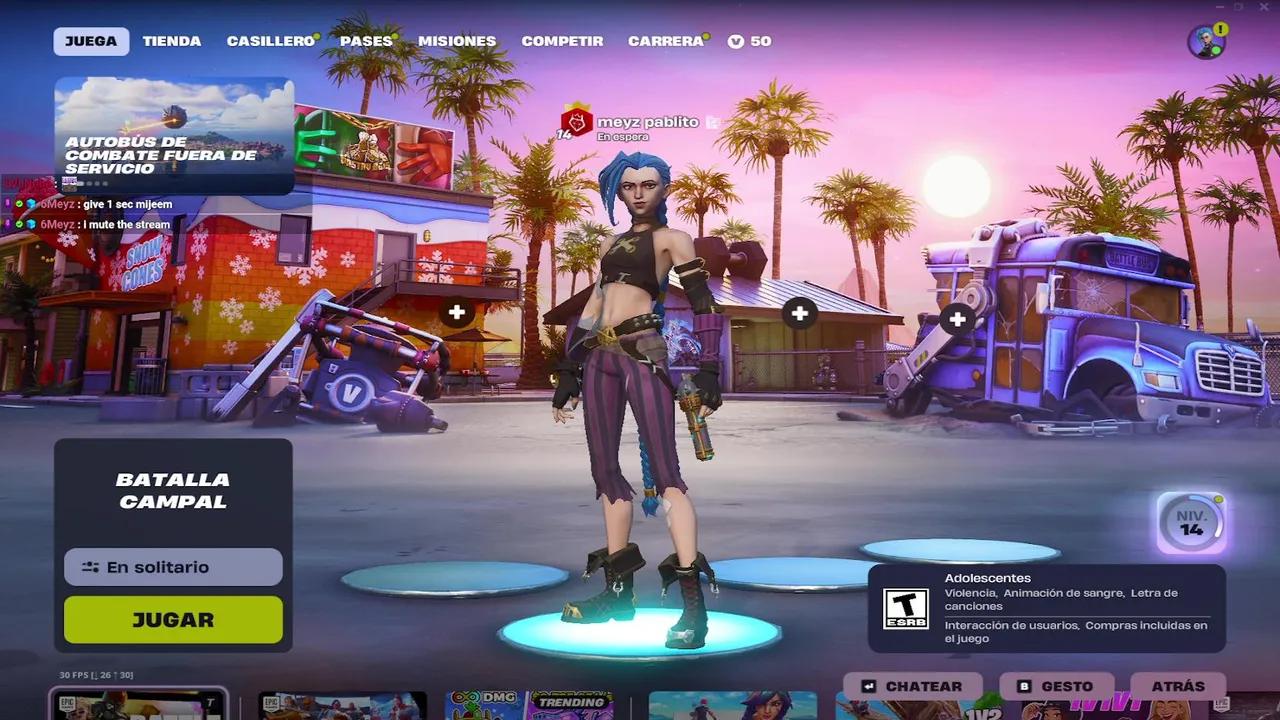The image size is (1280, 720).
Task: Open the En solitario mode selector
Action: pyautogui.click(x=172, y=567)
